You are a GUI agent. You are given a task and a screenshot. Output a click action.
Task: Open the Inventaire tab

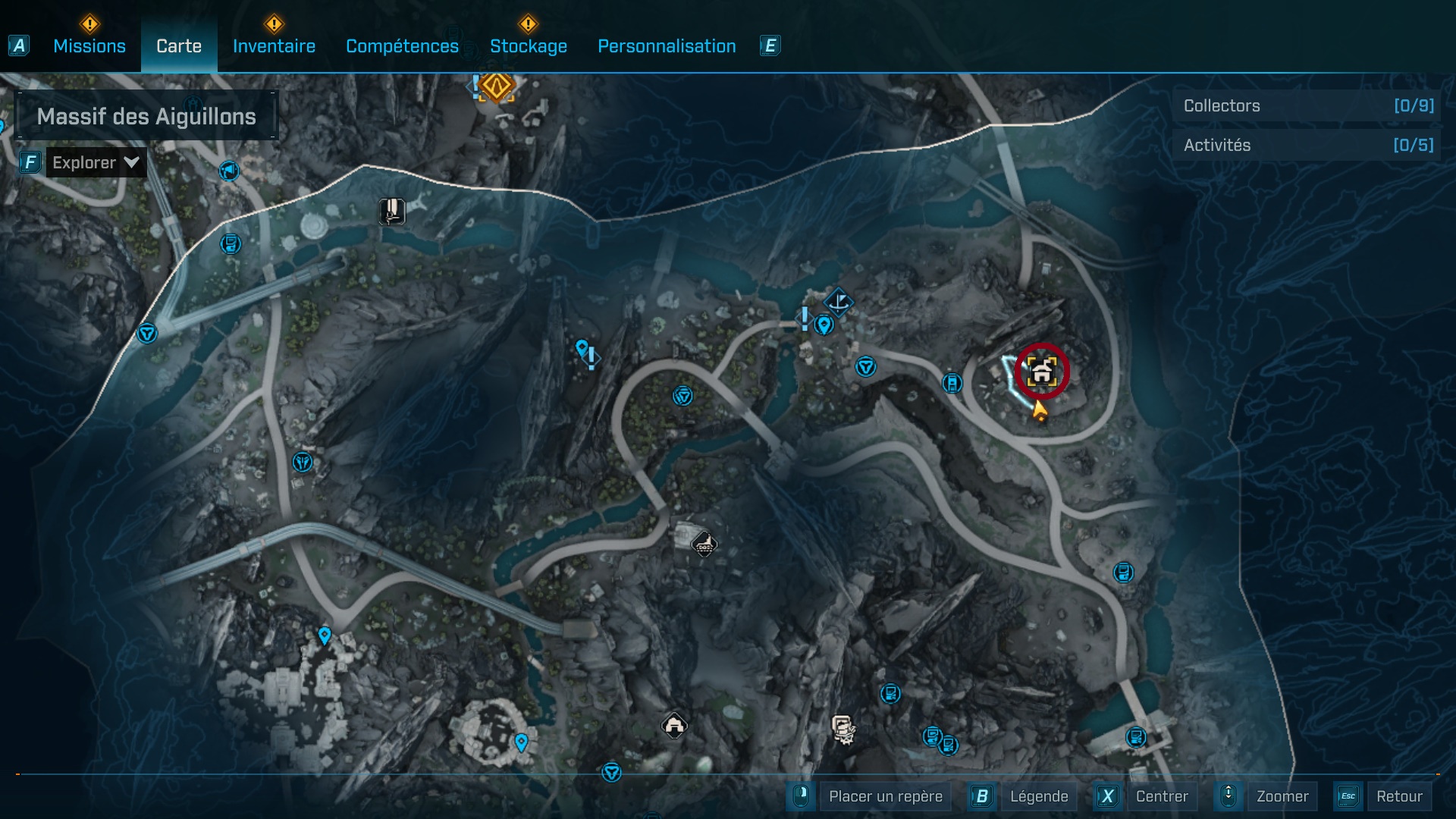pyautogui.click(x=274, y=46)
